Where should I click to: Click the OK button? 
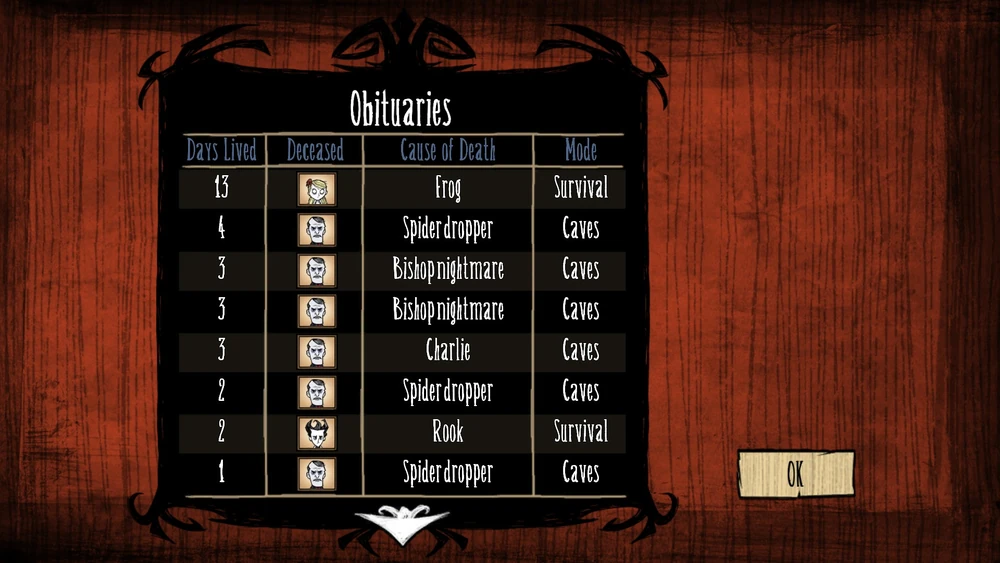point(795,473)
